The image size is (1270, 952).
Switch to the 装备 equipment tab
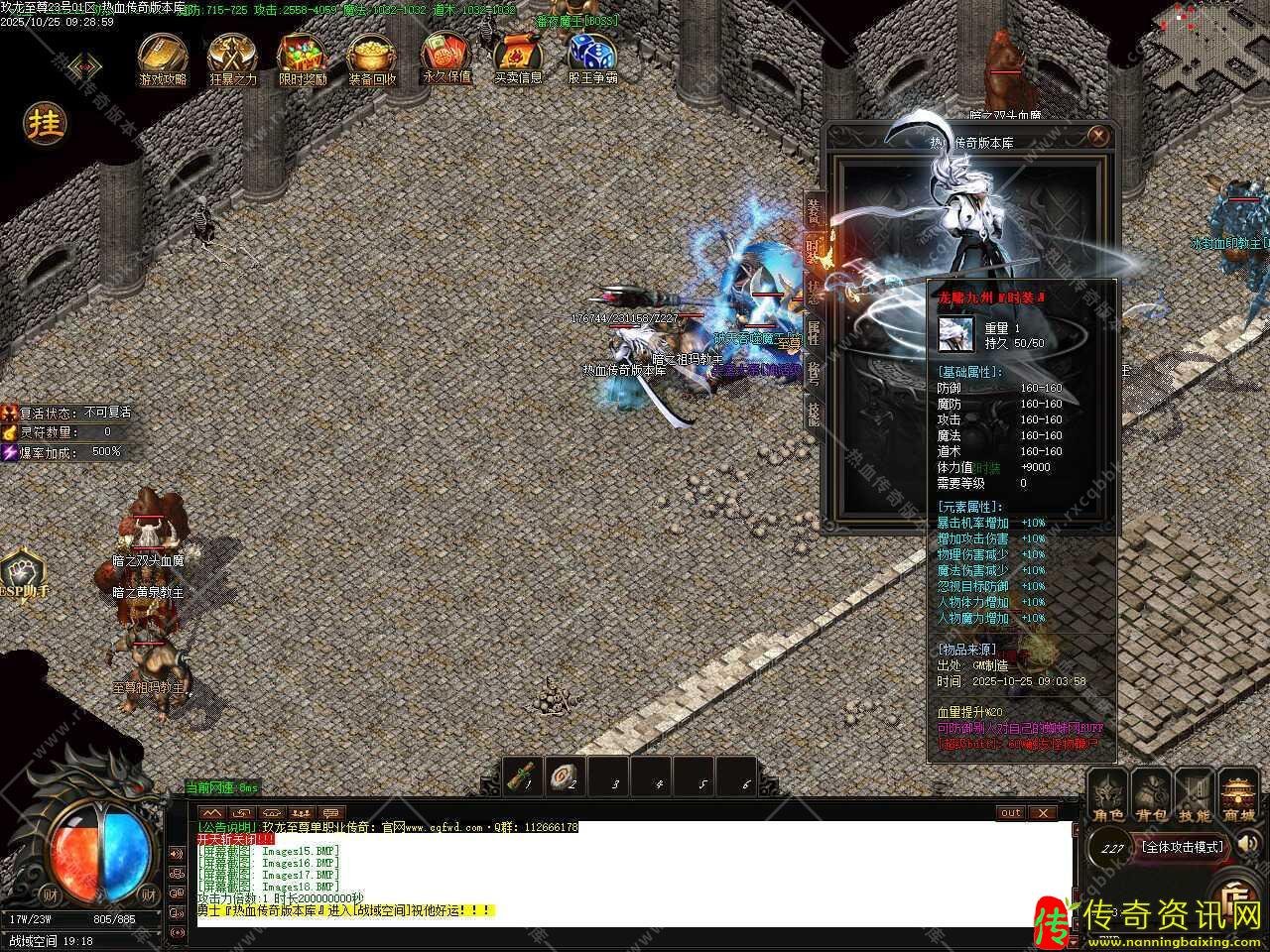point(814,210)
